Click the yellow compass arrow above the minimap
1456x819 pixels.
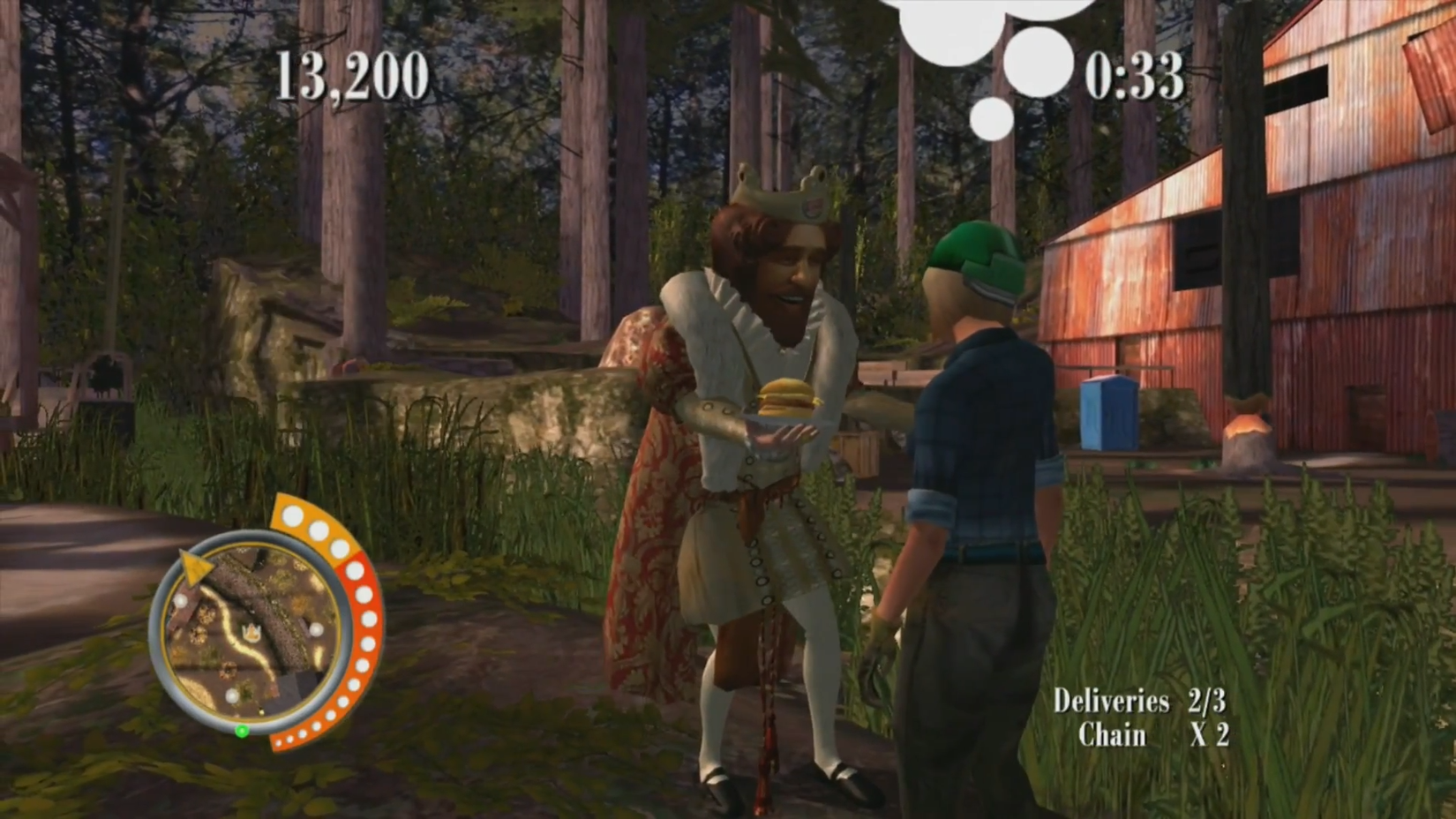pyautogui.click(x=196, y=567)
